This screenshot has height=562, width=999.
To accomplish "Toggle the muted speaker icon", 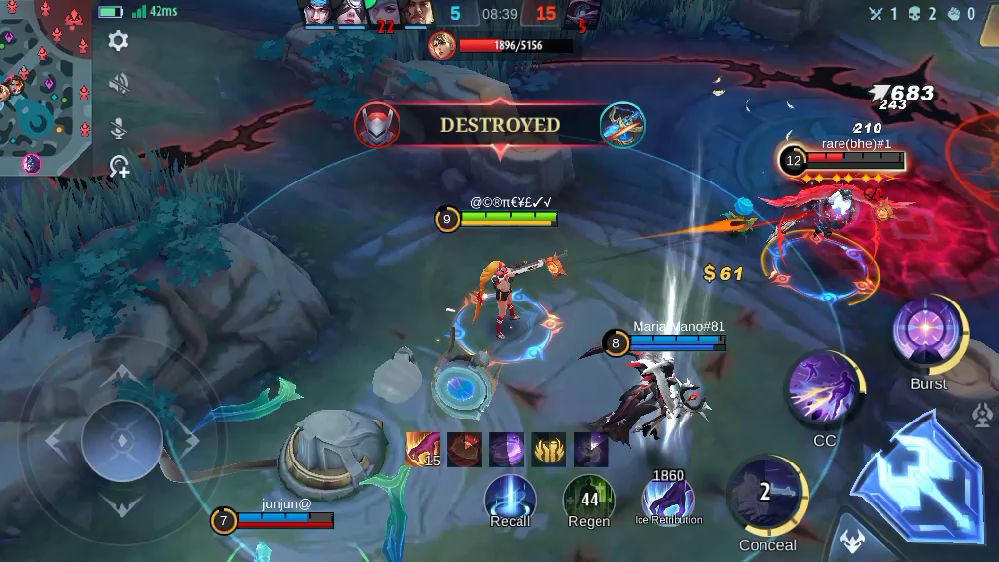I will (118, 84).
